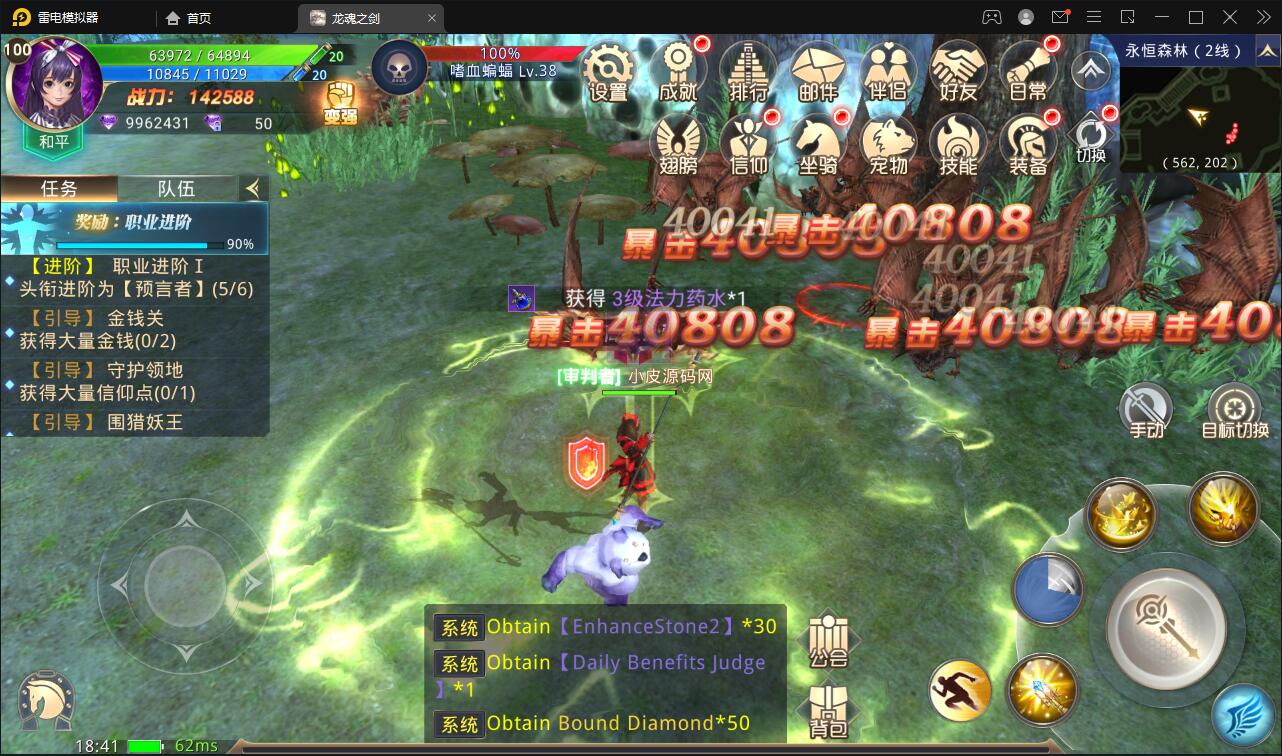Collapse the quest panel with left arrow
Image resolution: width=1282 pixels, height=756 pixels.
click(253, 188)
